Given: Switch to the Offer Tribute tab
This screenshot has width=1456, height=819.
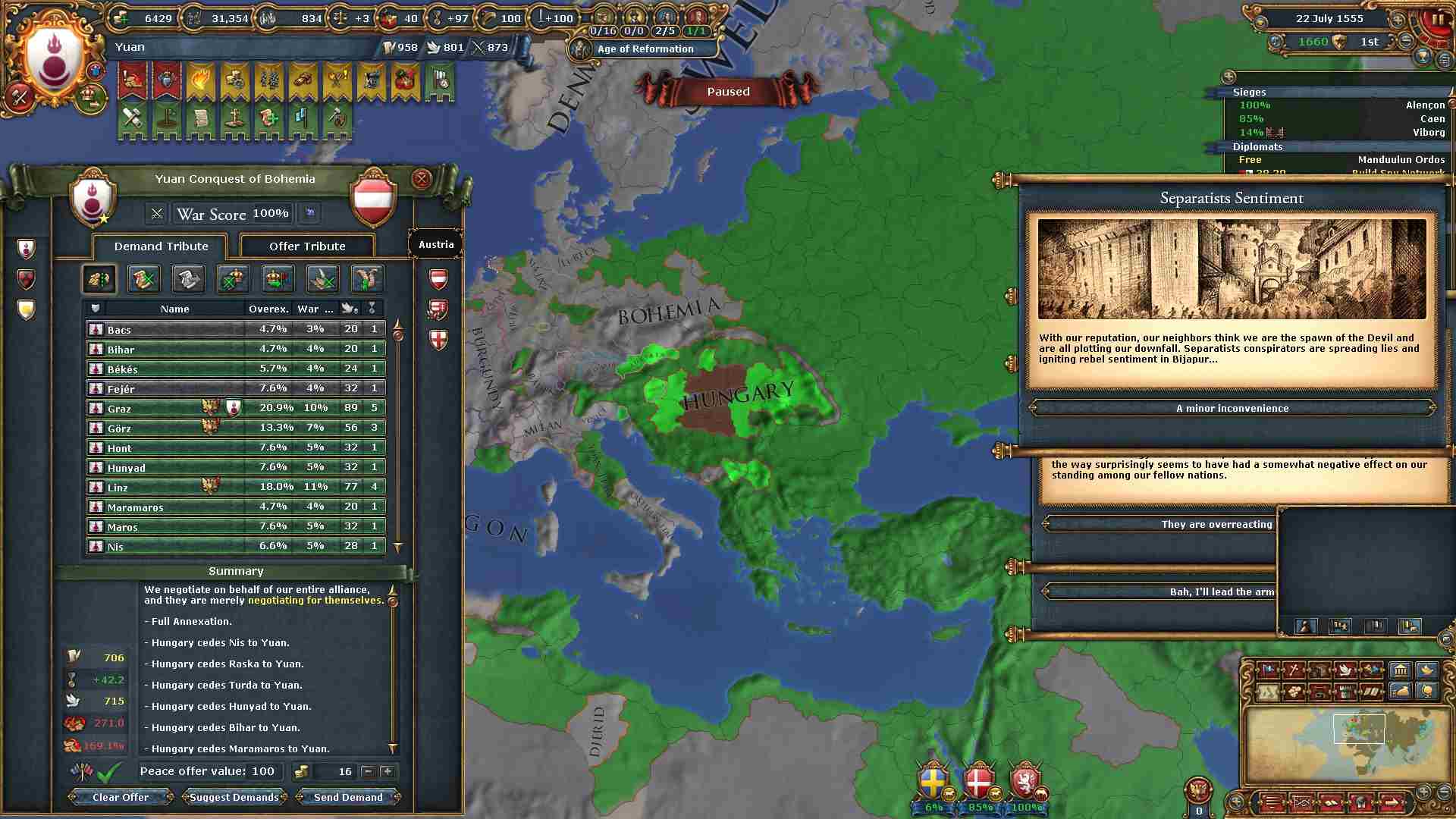Looking at the screenshot, I should coord(307,246).
